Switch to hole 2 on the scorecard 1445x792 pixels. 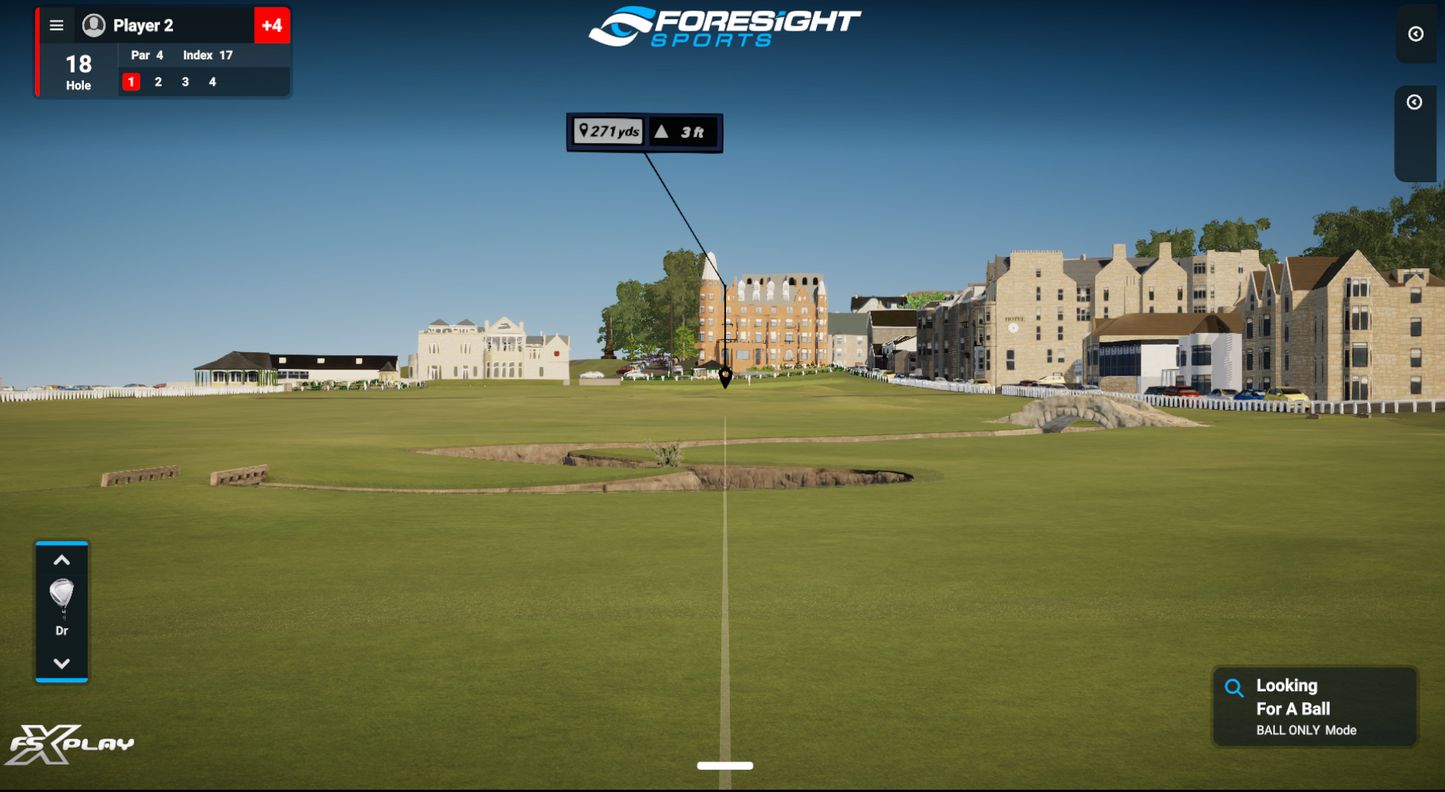[x=157, y=81]
